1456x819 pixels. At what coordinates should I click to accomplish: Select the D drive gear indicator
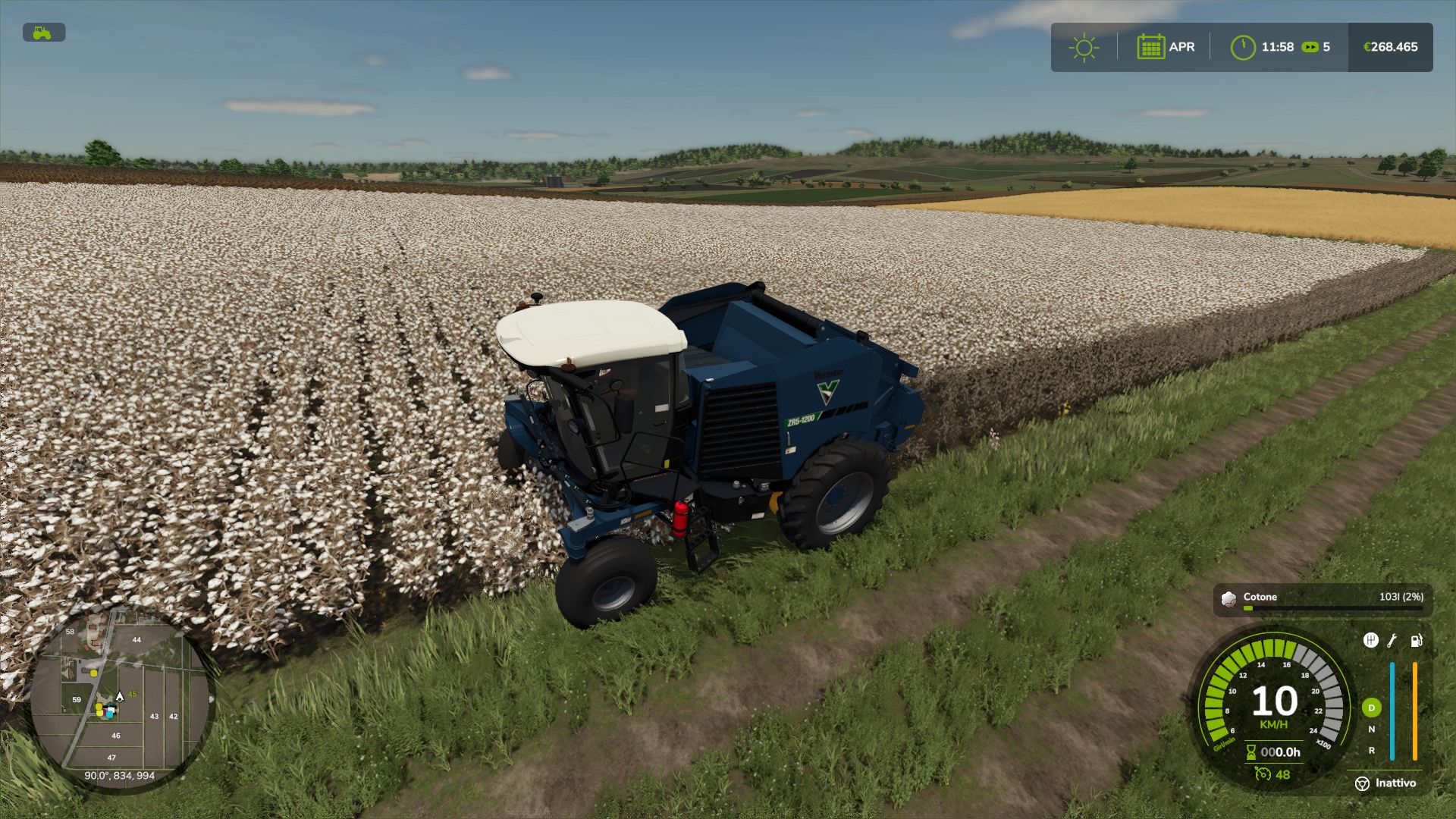coord(1371,708)
